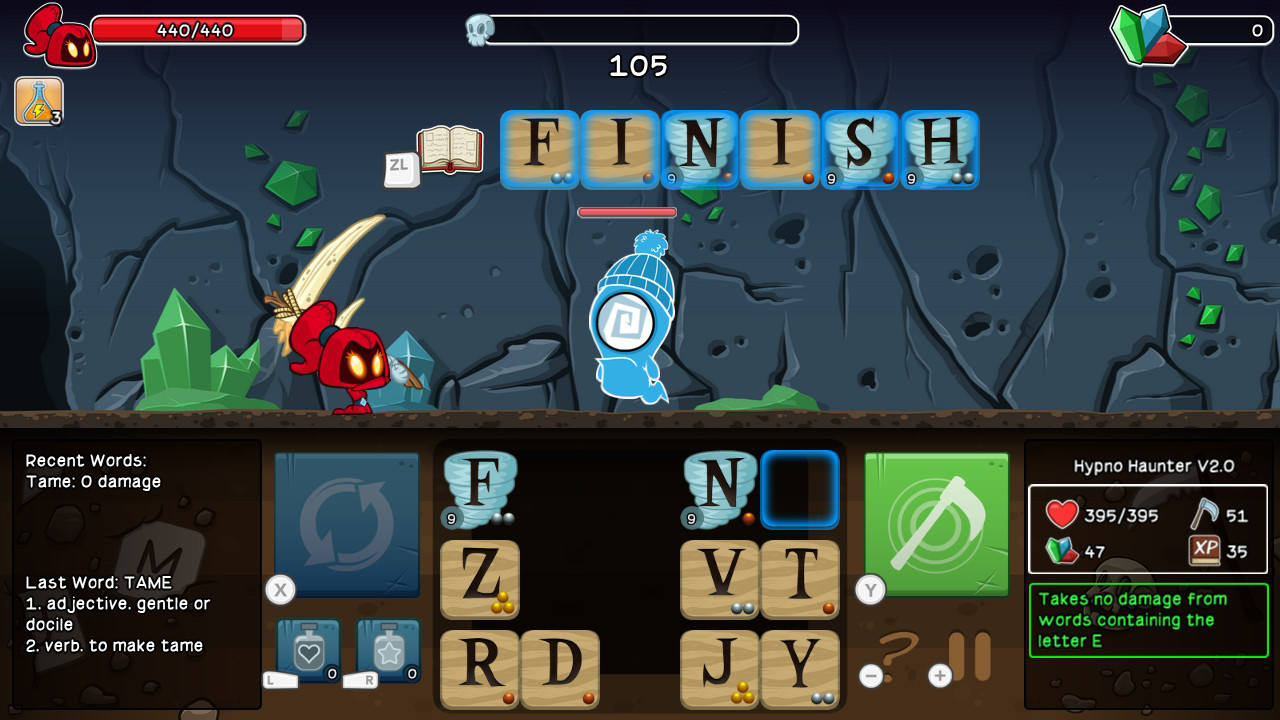Click the empty highlighted letter slot
Viewport: 1280px width, 720px height.
tap(800, 490)
